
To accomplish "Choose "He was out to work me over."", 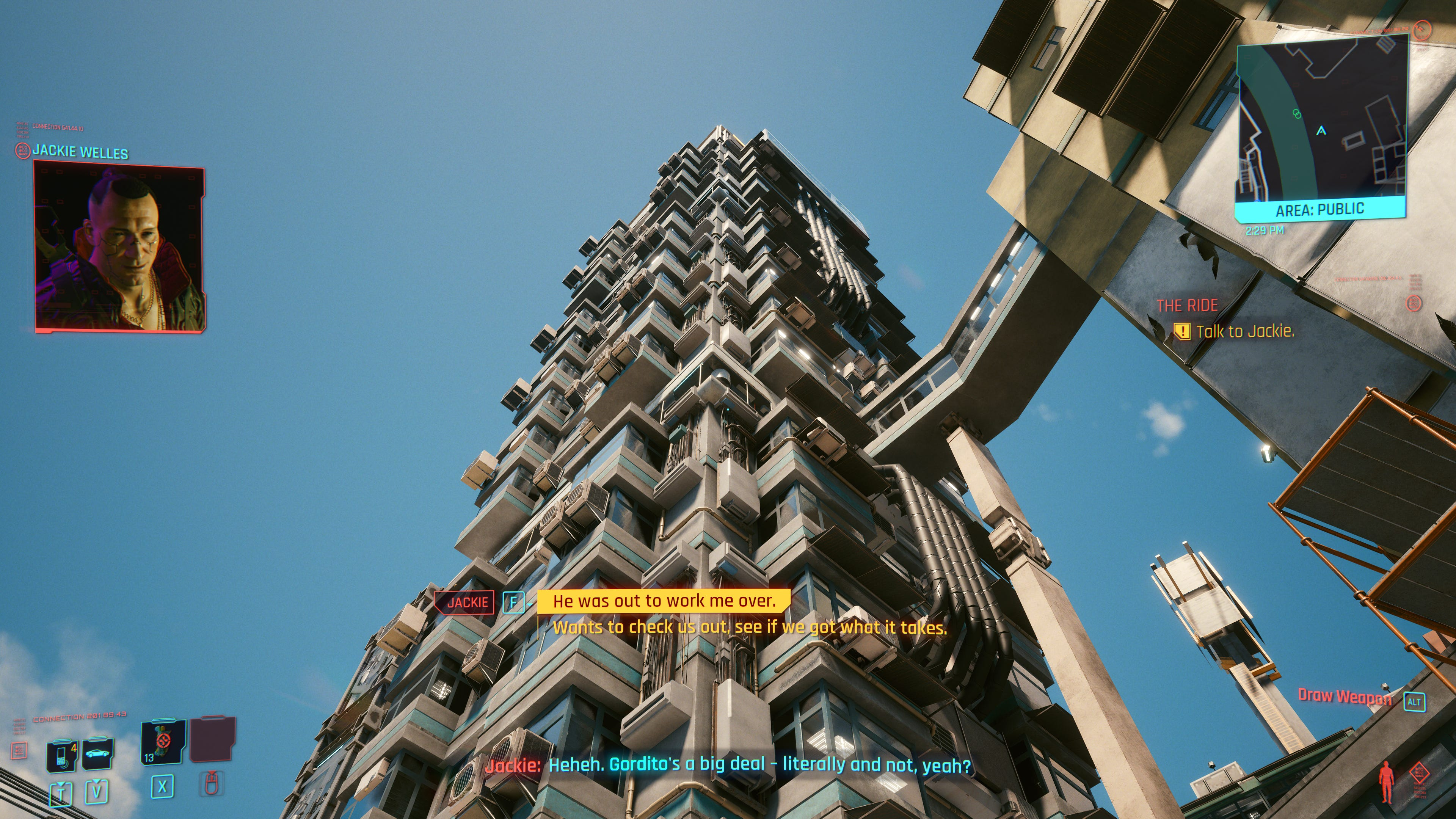I will tap(664, 601).
